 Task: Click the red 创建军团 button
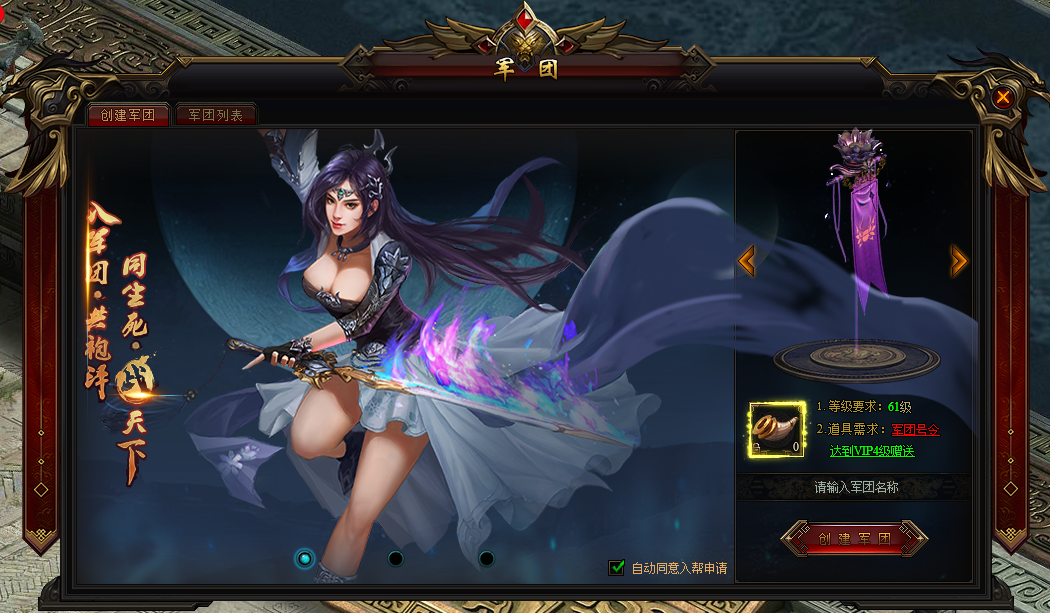click(854, 538)
